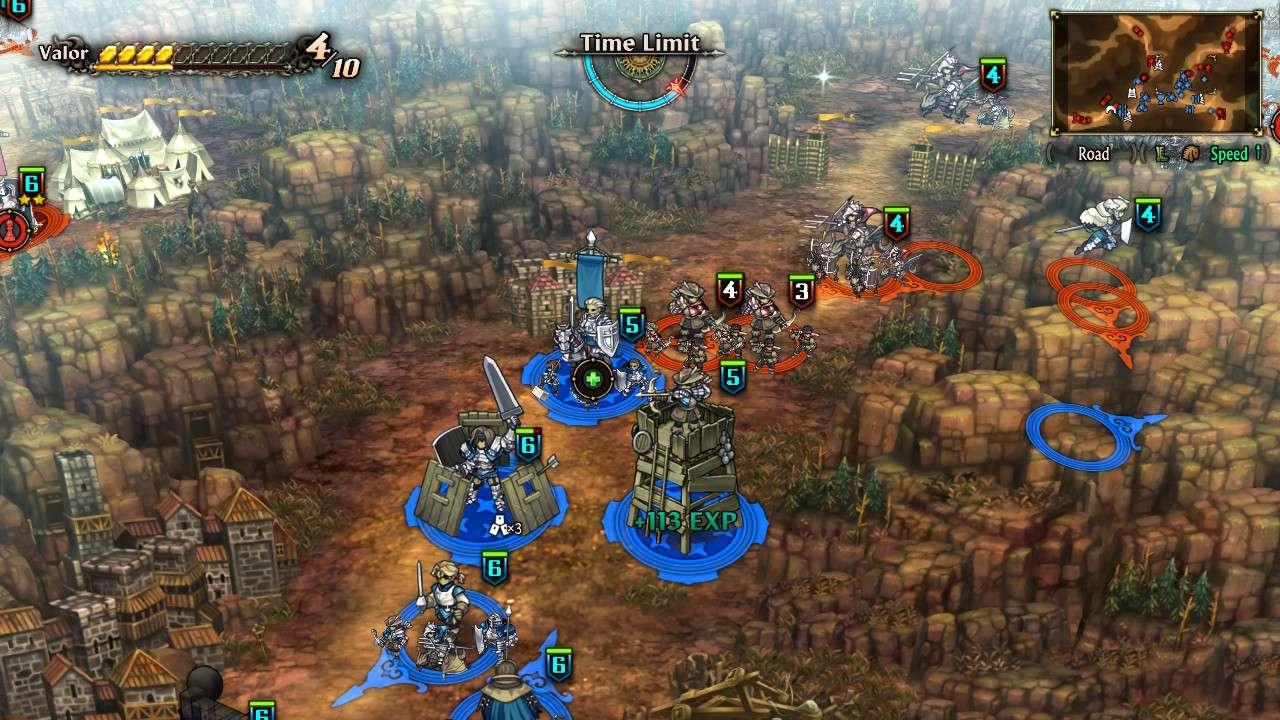
Task: Expand the minimap in the top right corner
Action: (1155, 70)
